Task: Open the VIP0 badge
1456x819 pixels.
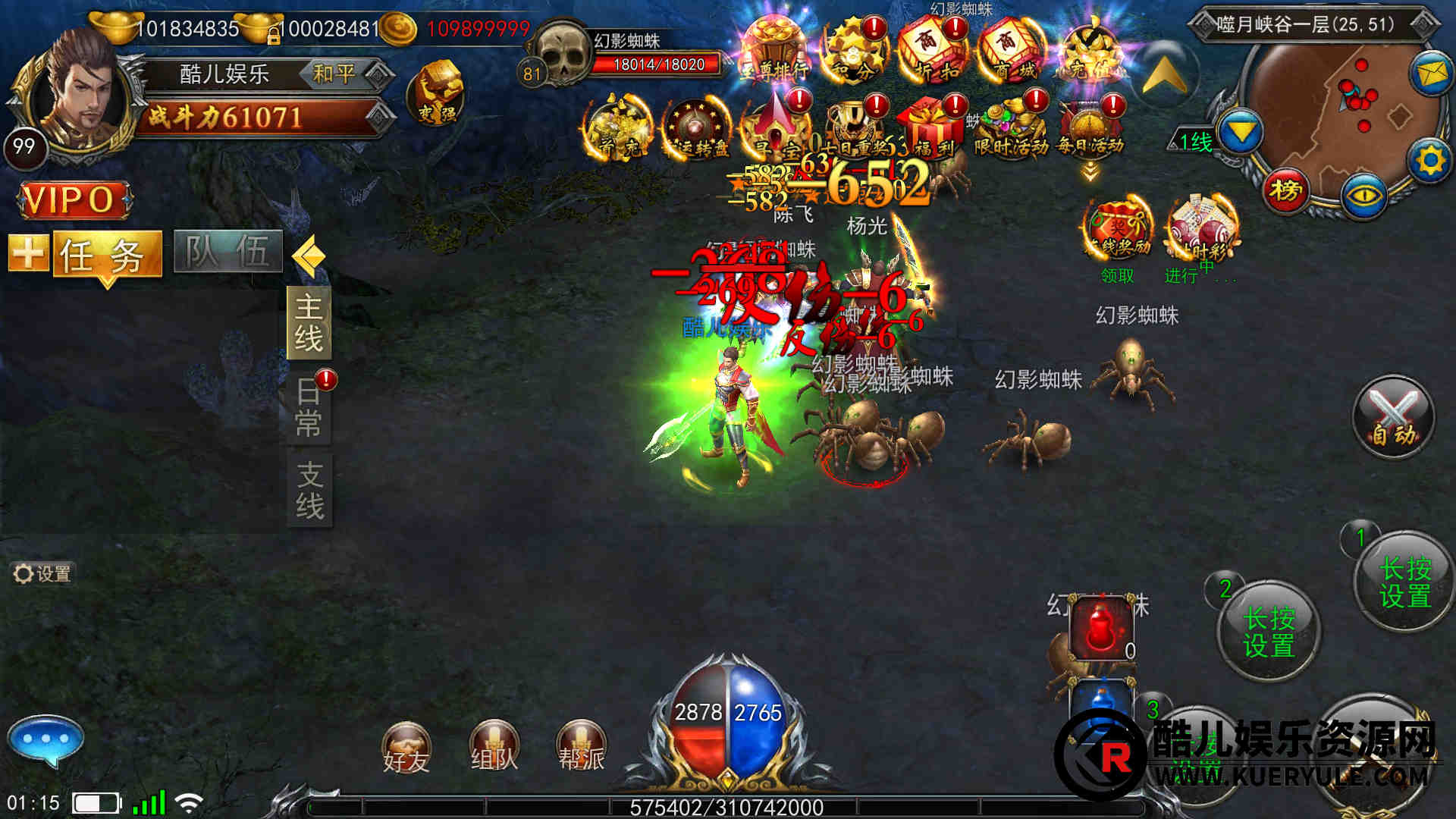Action: coord(73,200)
